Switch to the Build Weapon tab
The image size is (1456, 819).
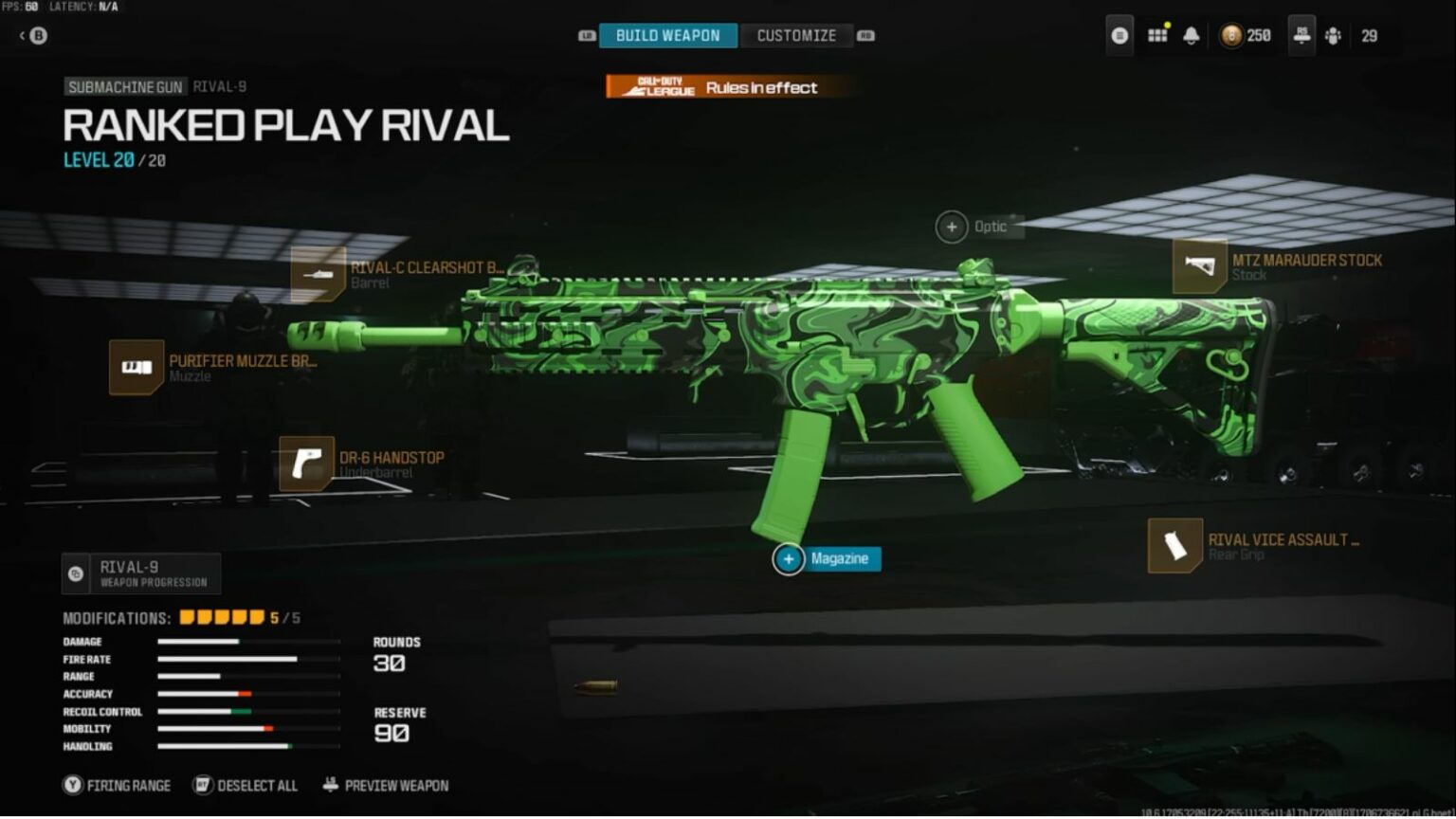click(x=667, y=36)
